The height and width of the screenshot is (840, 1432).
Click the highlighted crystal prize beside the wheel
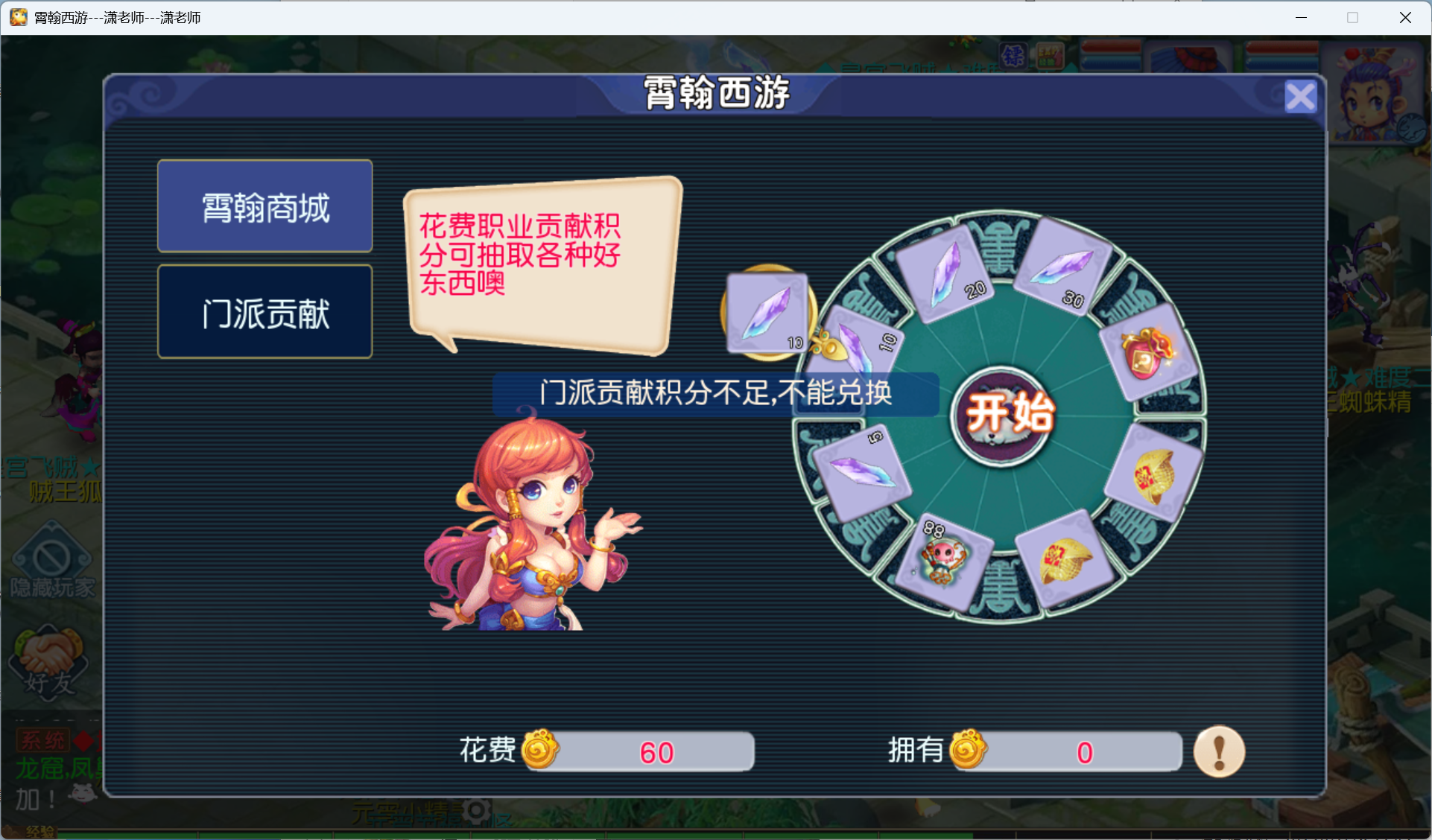tap(767, 313)
